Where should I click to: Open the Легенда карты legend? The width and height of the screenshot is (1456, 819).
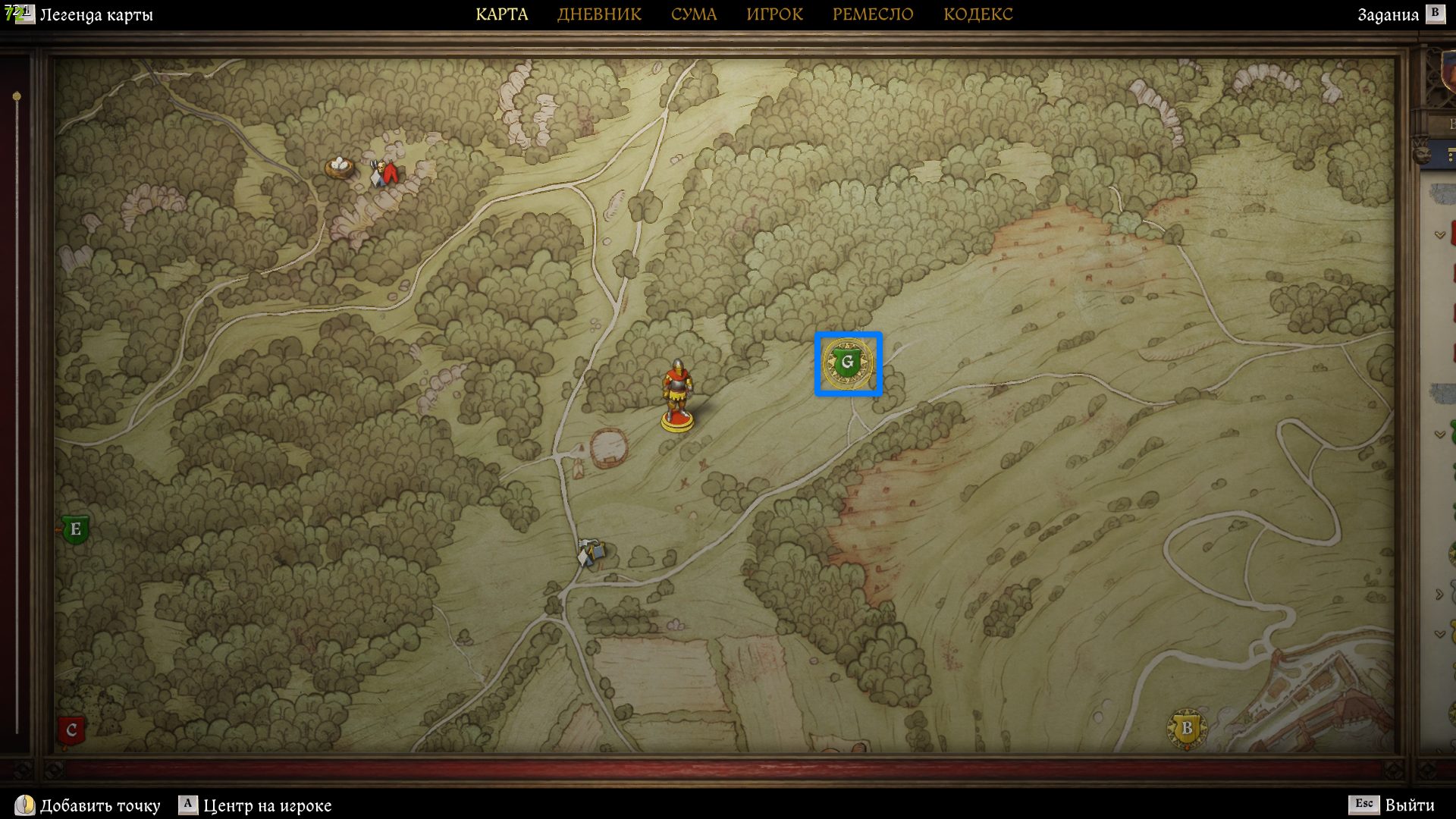click(96, 15)
